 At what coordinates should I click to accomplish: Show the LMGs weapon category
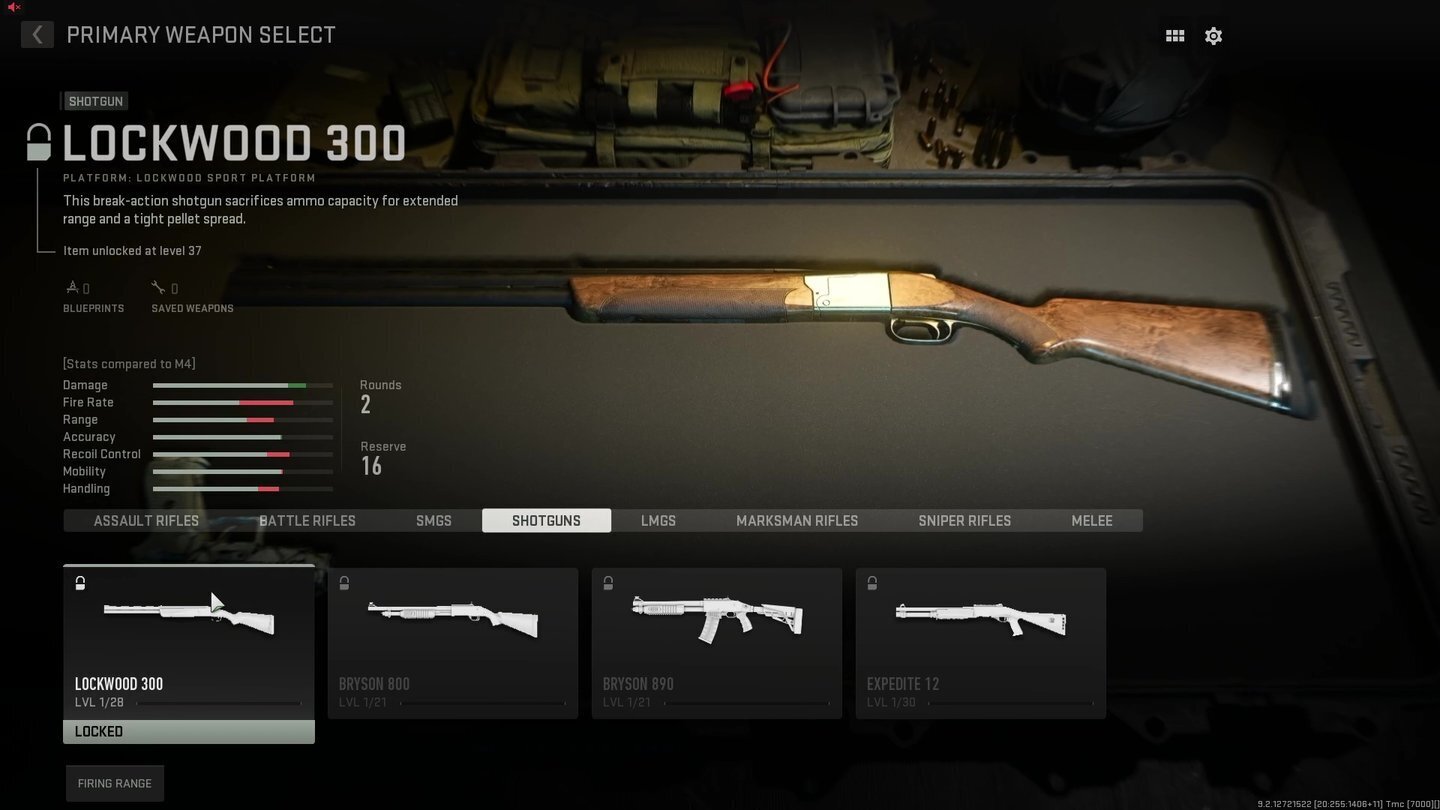tap(658, 520)
